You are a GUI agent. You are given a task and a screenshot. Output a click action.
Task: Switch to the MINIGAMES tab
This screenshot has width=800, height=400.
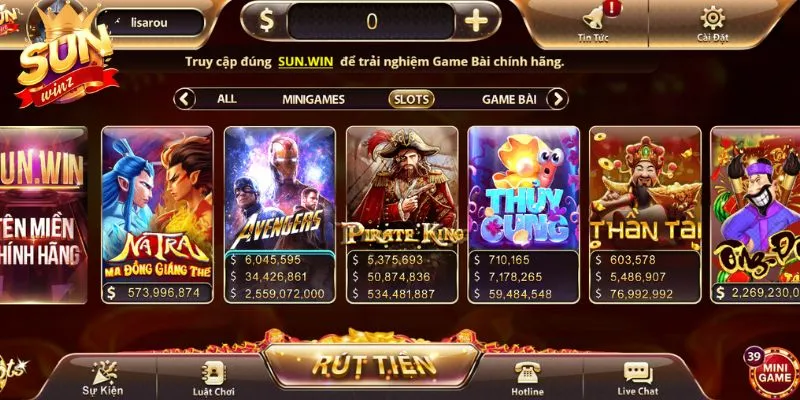point(313,99)
